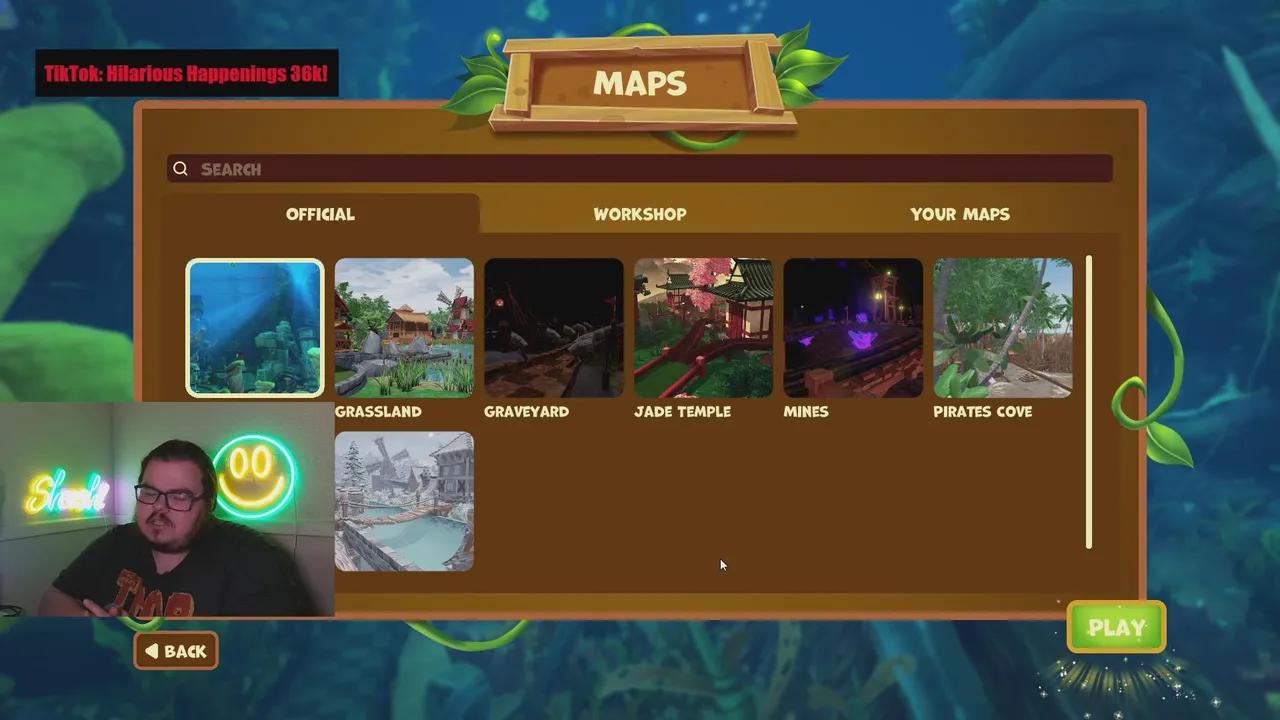Select the highlighted underwater map
The width and height of the screenshot is (1280, 720).
click(x=255, y=327)
